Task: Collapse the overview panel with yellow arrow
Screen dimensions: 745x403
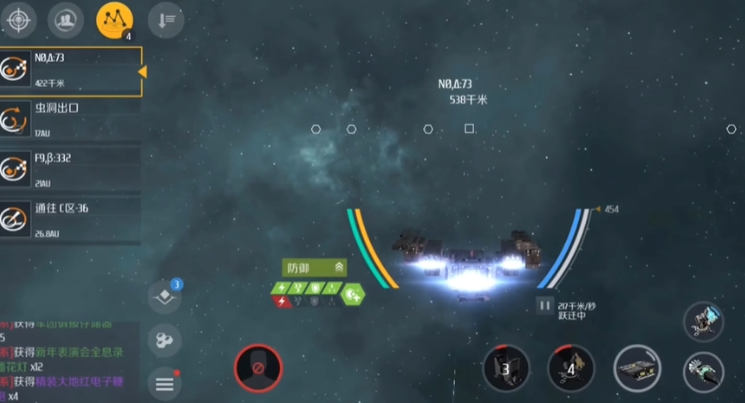Action: (x=142, y=71)
